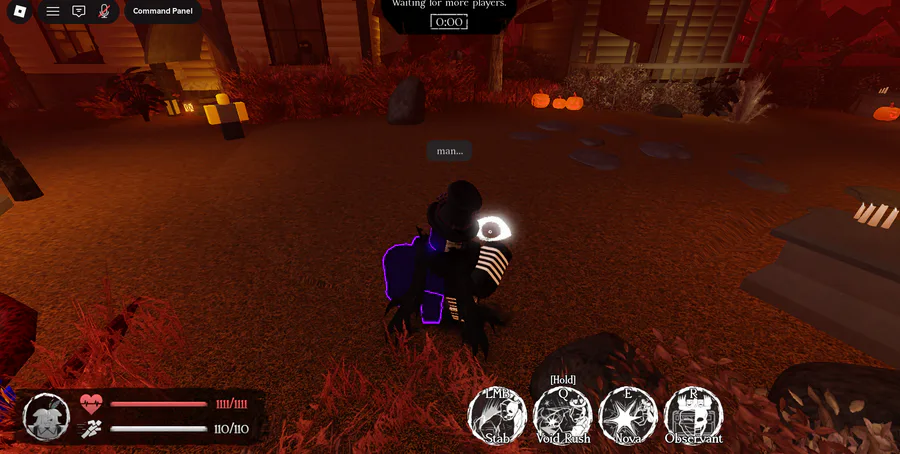This screenshot has height=454, width=900.
Task: Open the Command Panel
Action: click(163, 12)
